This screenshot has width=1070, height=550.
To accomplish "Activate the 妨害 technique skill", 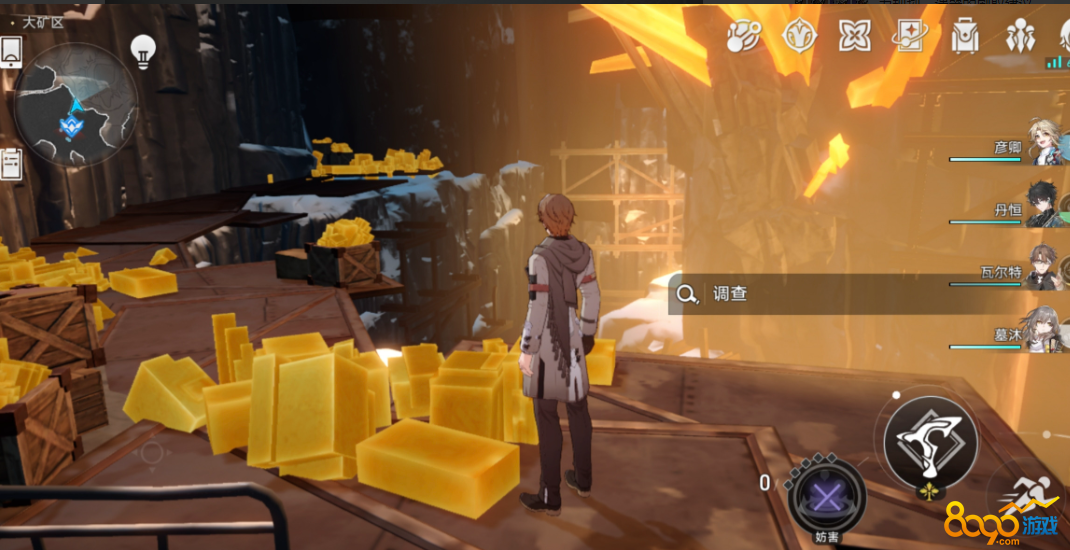I will coord(827,496).
